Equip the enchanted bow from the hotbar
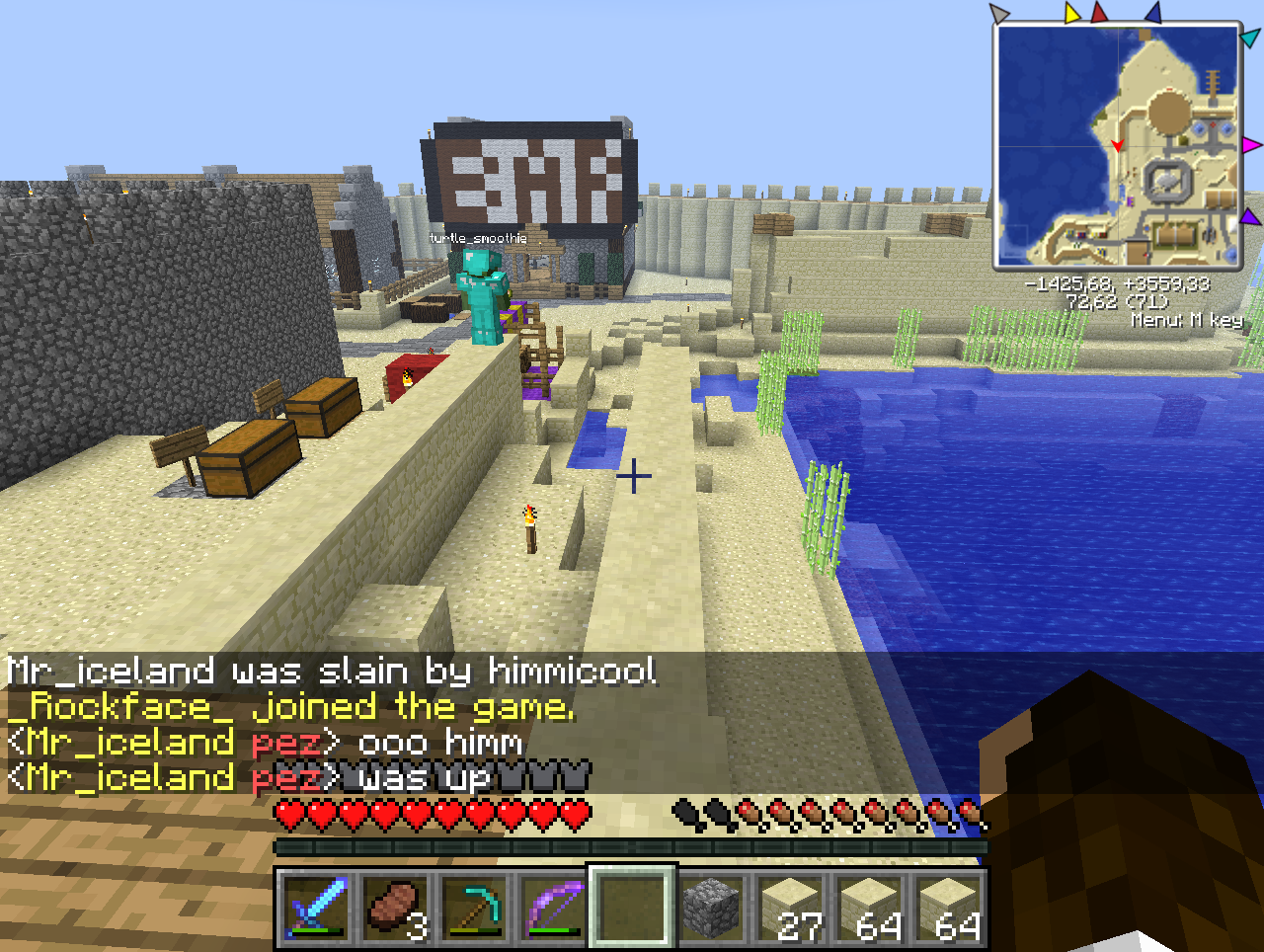1264x952 pixels. coord(551,907)
